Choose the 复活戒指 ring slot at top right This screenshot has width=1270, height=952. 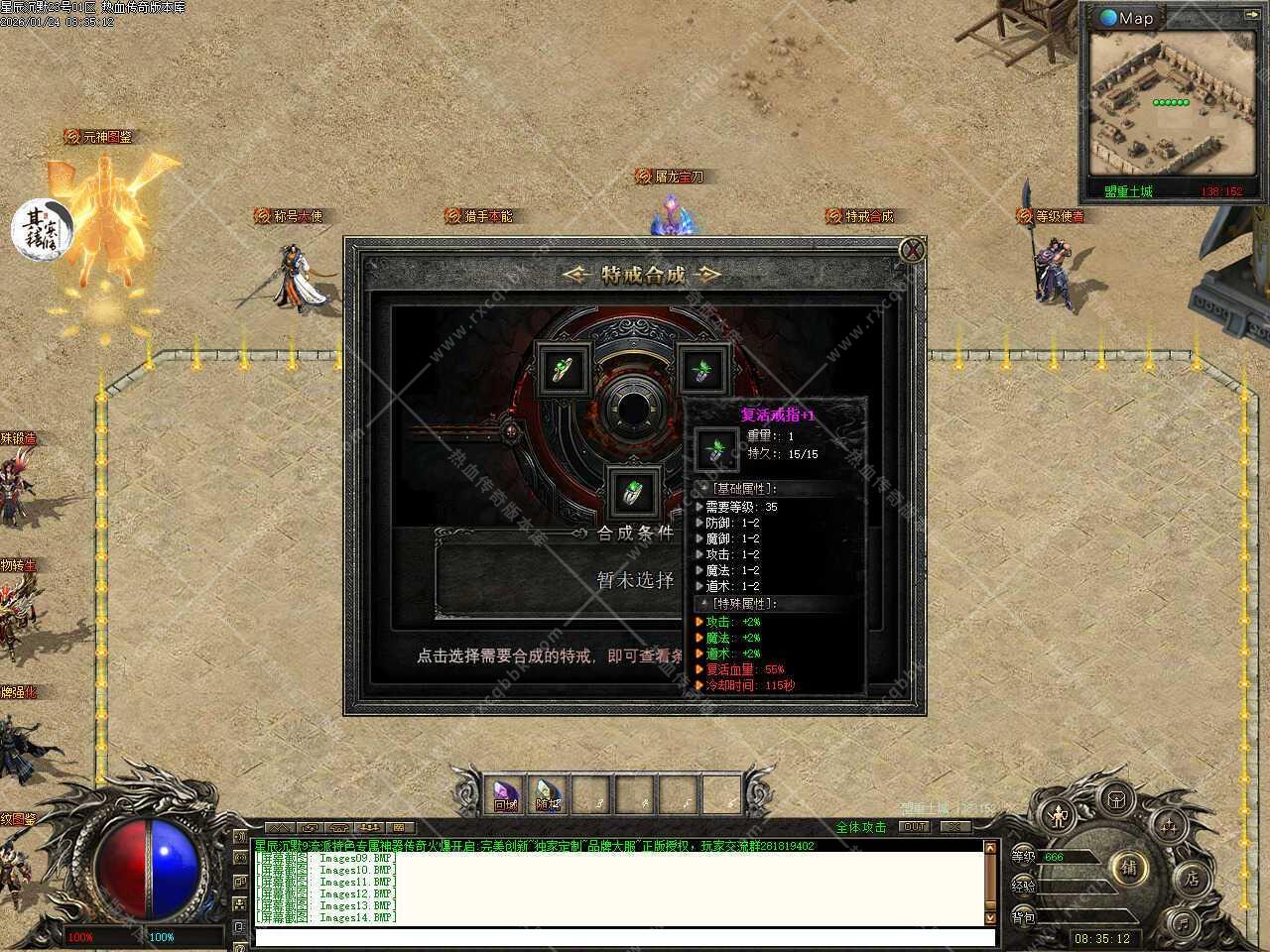tap(702, 370)
